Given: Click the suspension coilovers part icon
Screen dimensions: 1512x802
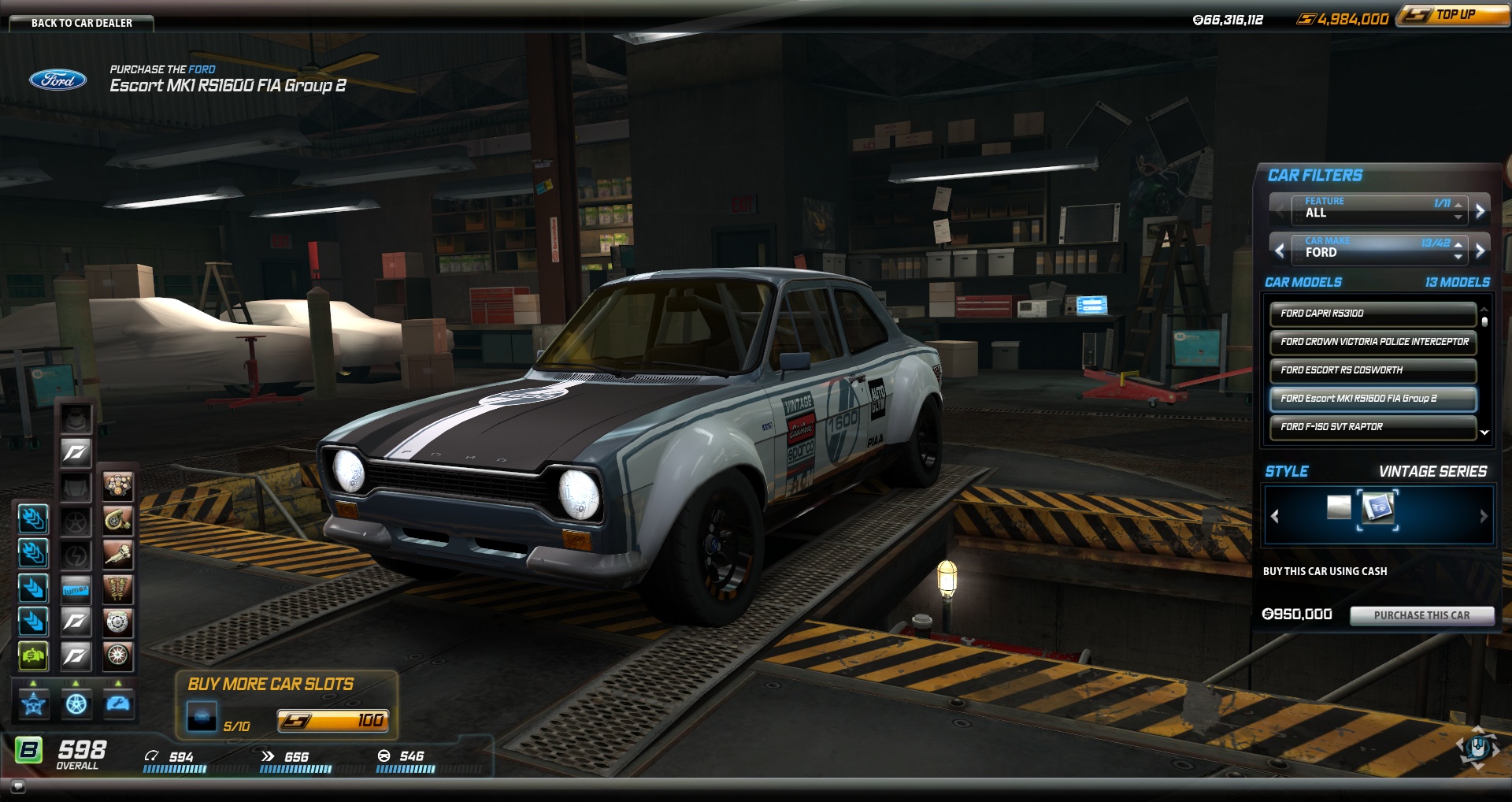Looking at the screenshot, I should coord(117,589).
